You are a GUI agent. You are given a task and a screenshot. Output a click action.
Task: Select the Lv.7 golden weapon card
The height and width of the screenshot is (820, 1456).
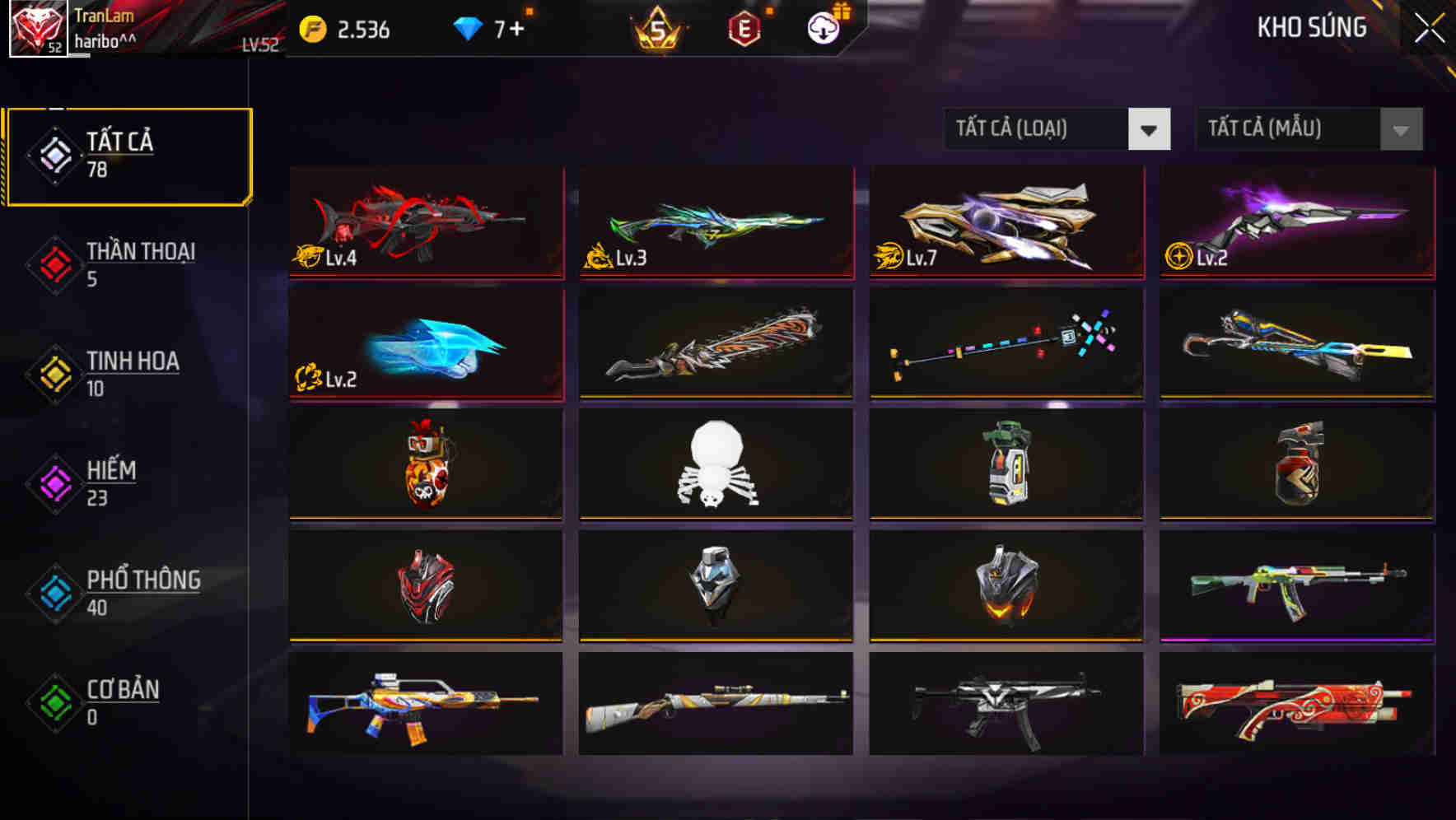[x=1006, y=222]
